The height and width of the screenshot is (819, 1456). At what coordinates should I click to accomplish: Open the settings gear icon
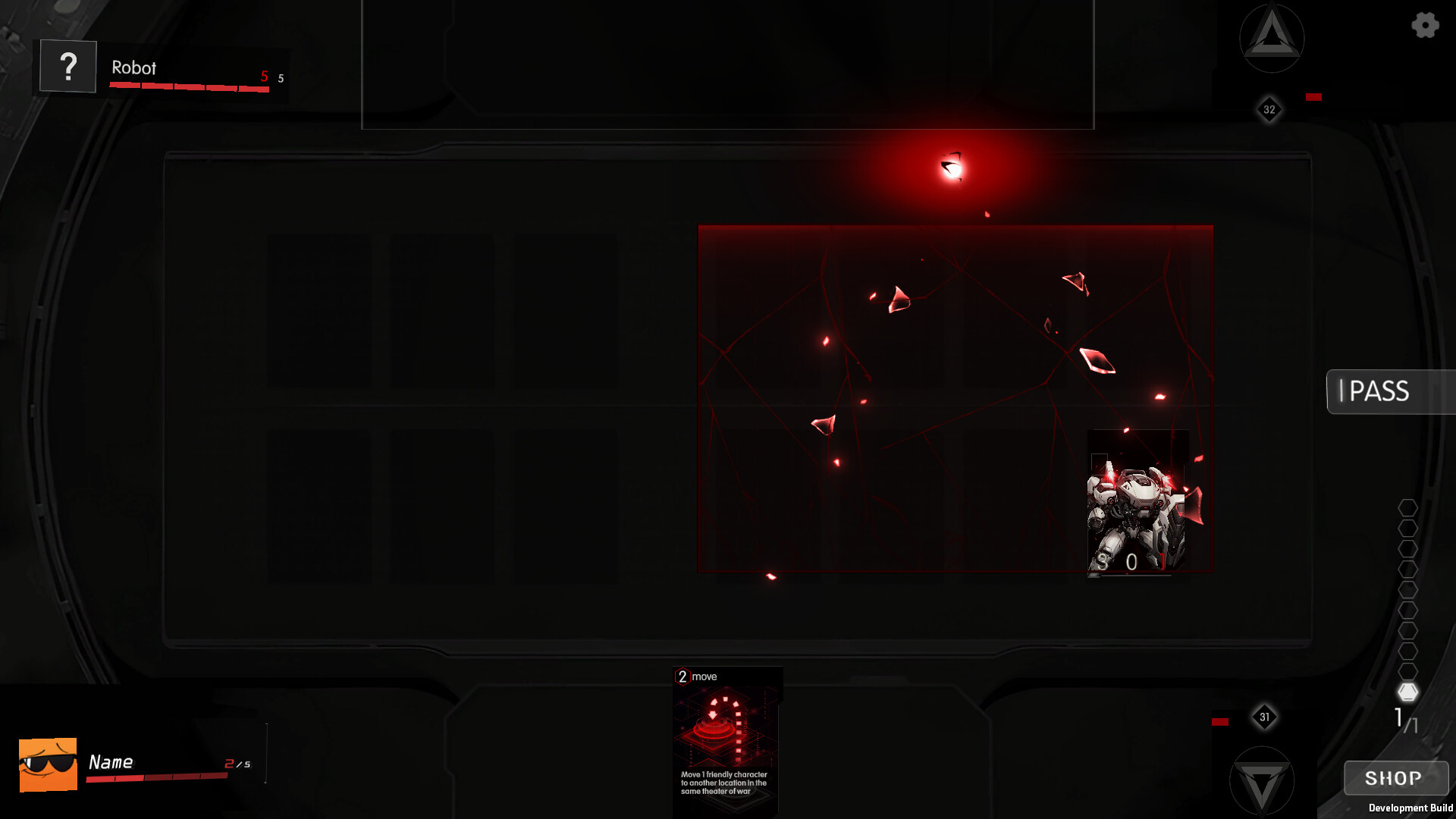[x=1424, y=25]
